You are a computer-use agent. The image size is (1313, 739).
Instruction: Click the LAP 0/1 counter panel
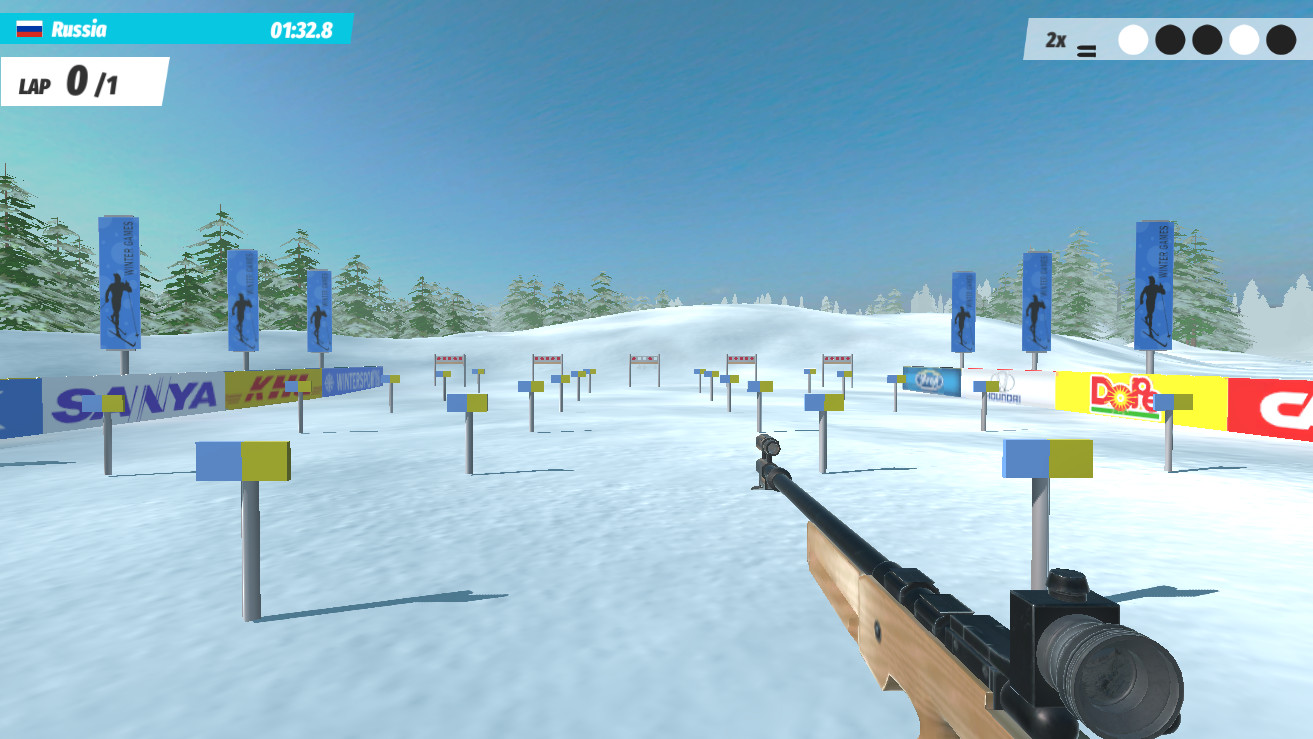click(70, 80)
